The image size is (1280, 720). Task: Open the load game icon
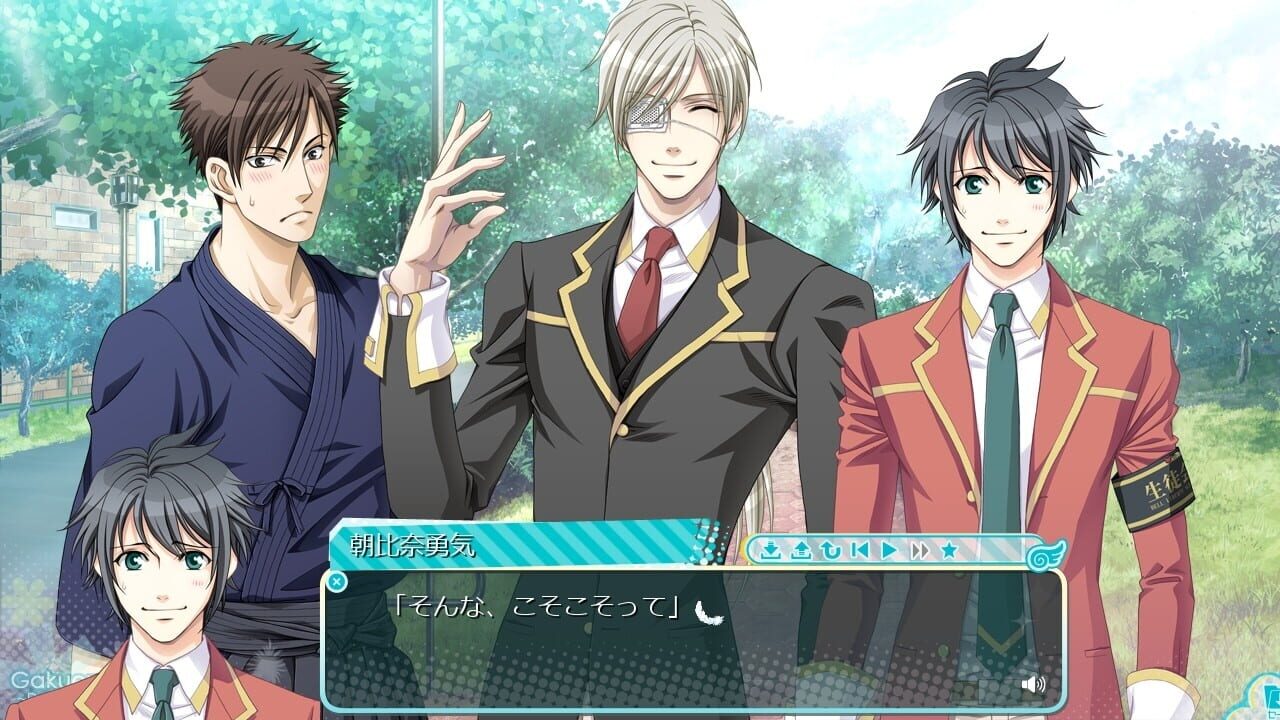801,552
